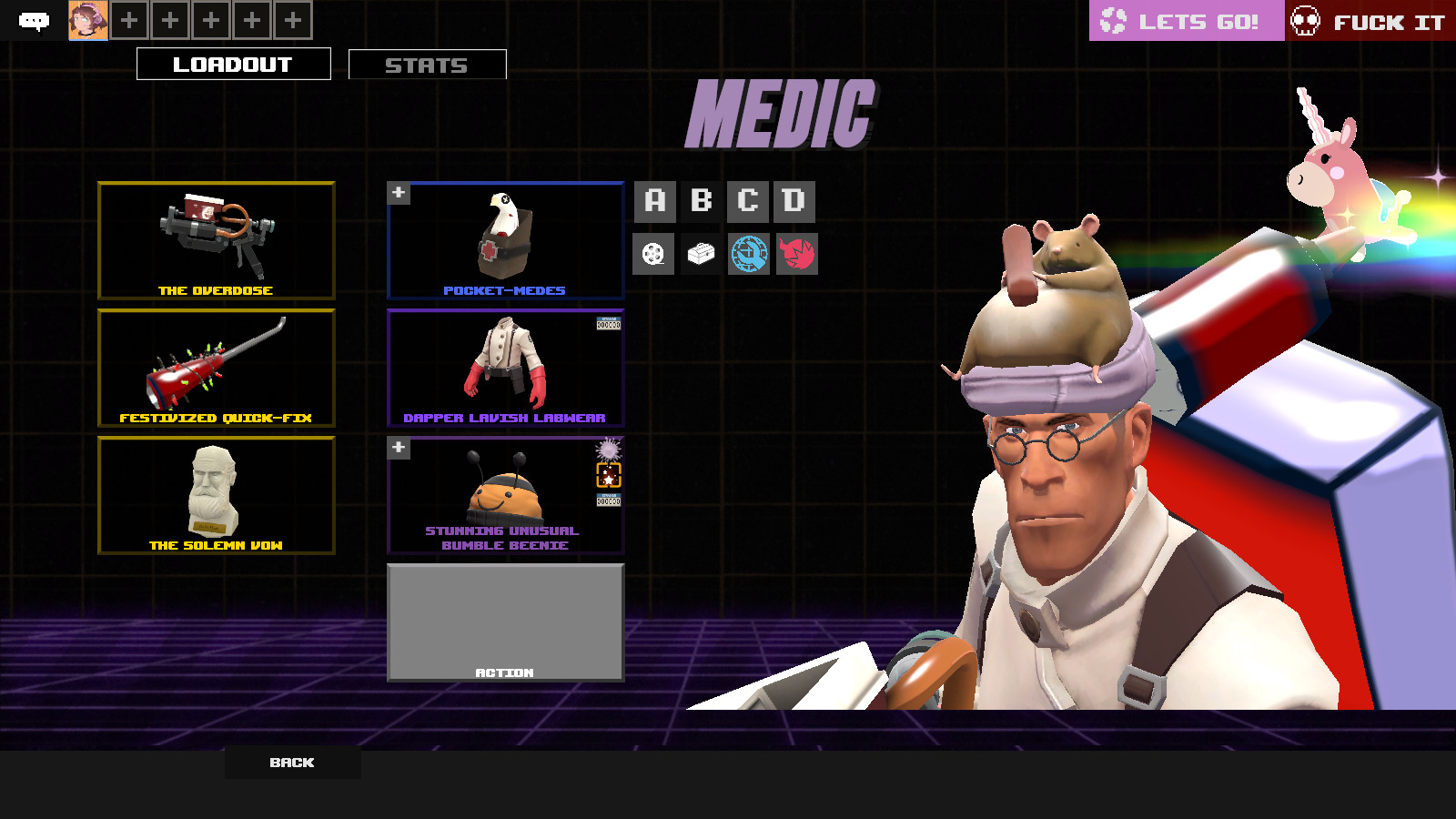The width and height of the screenshot is (1456, 819).
Task: Switch to the STATS tab
Action: click(426, 64)
